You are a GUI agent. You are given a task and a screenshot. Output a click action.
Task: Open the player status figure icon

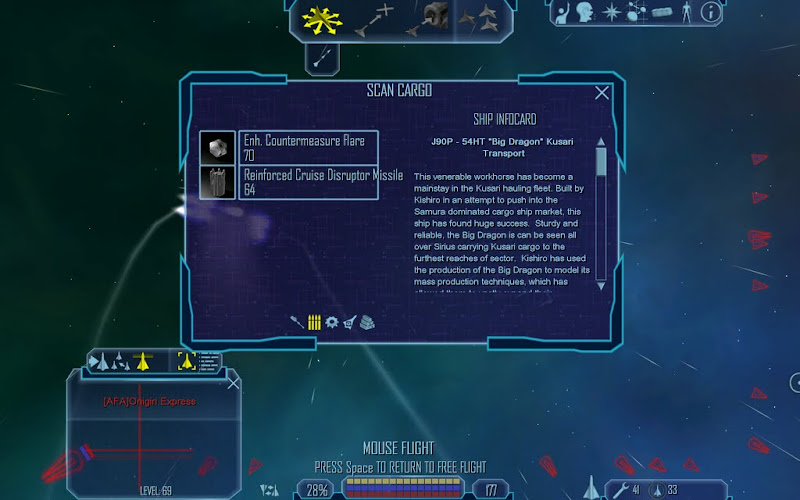click(x=687, y=12)
